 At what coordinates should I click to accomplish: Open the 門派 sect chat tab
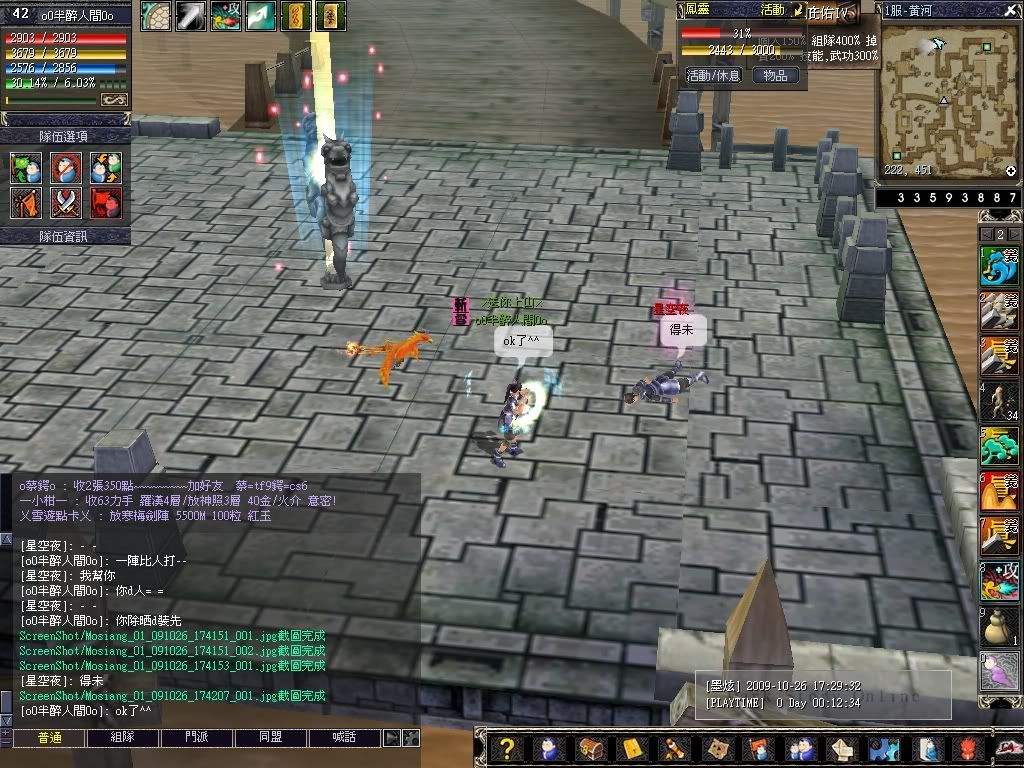point(197,738)
